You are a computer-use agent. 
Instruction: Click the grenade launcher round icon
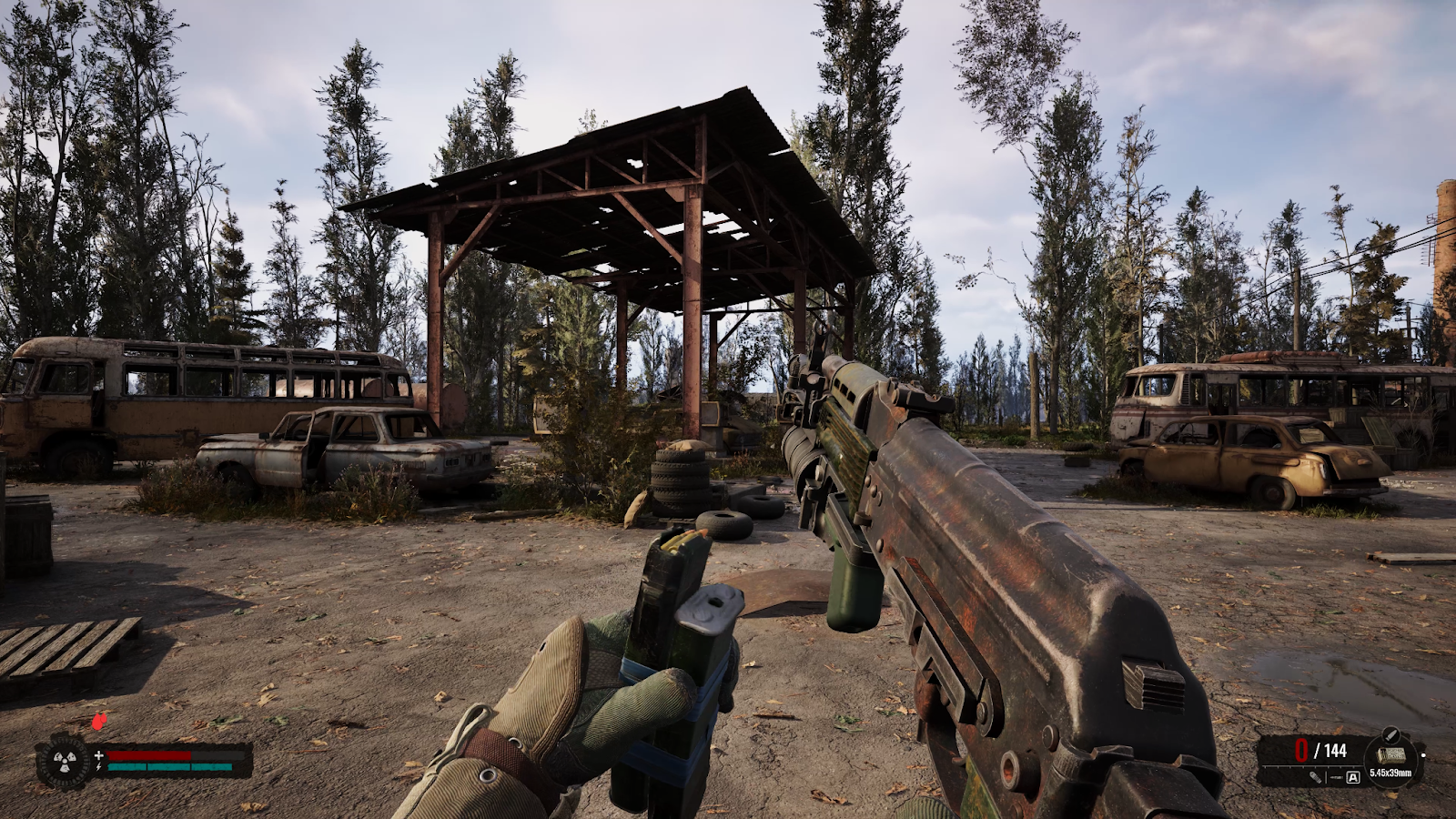point(1316,777)
